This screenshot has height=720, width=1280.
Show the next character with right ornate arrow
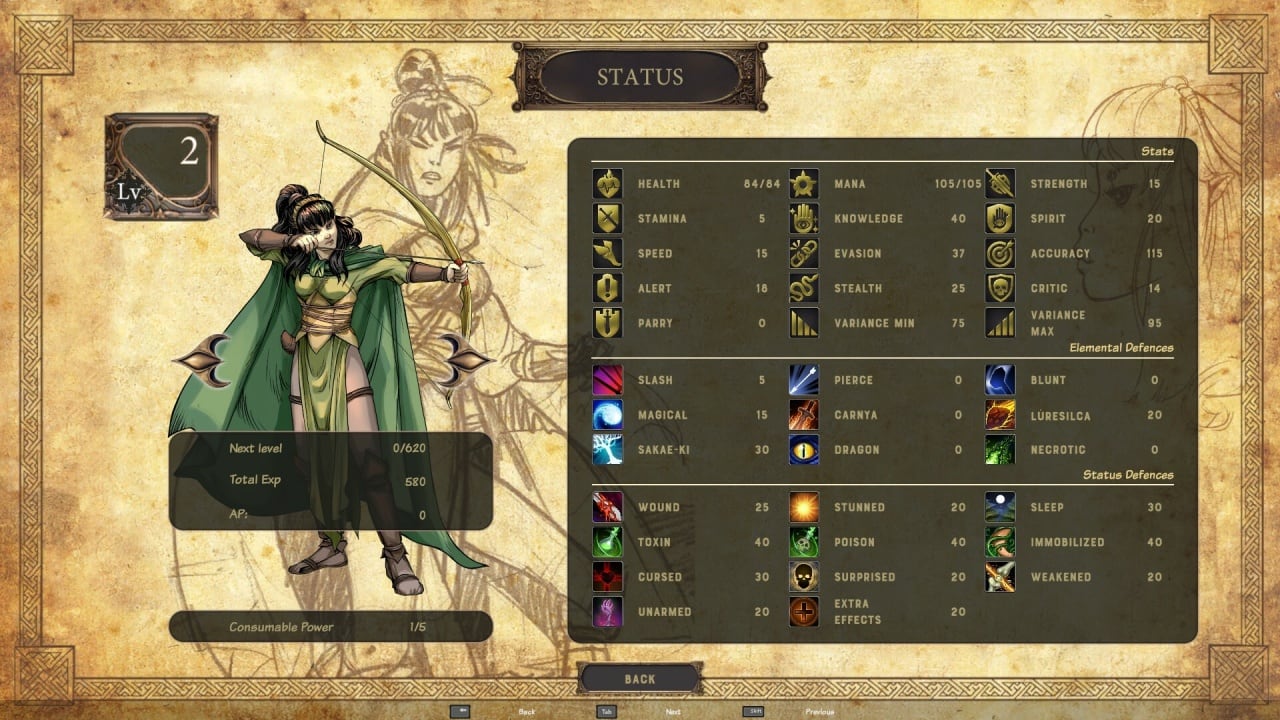click(x=464, y=360)
